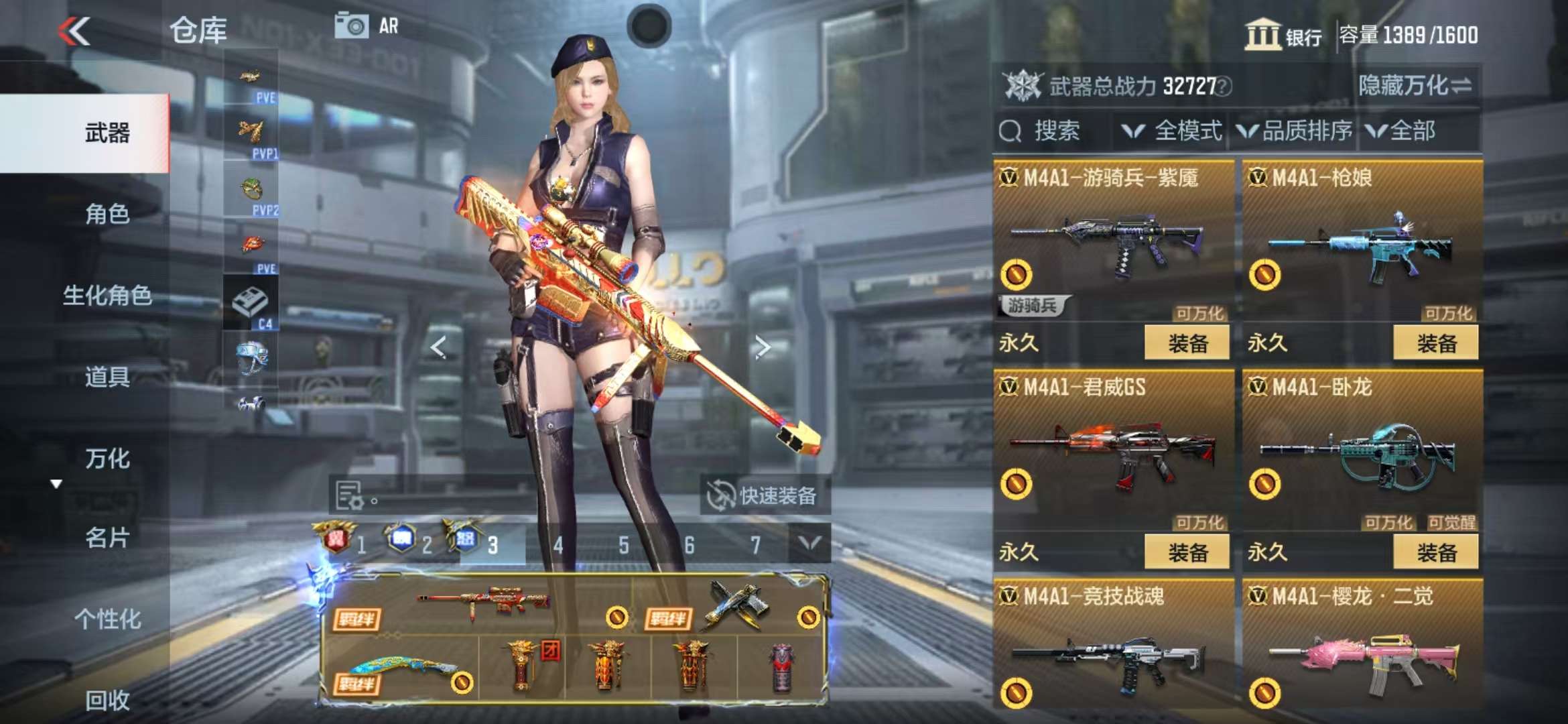Select the 道具 items tab
Screen dimensions: 1568x724
pyautogui.click(x=107, y=377)
